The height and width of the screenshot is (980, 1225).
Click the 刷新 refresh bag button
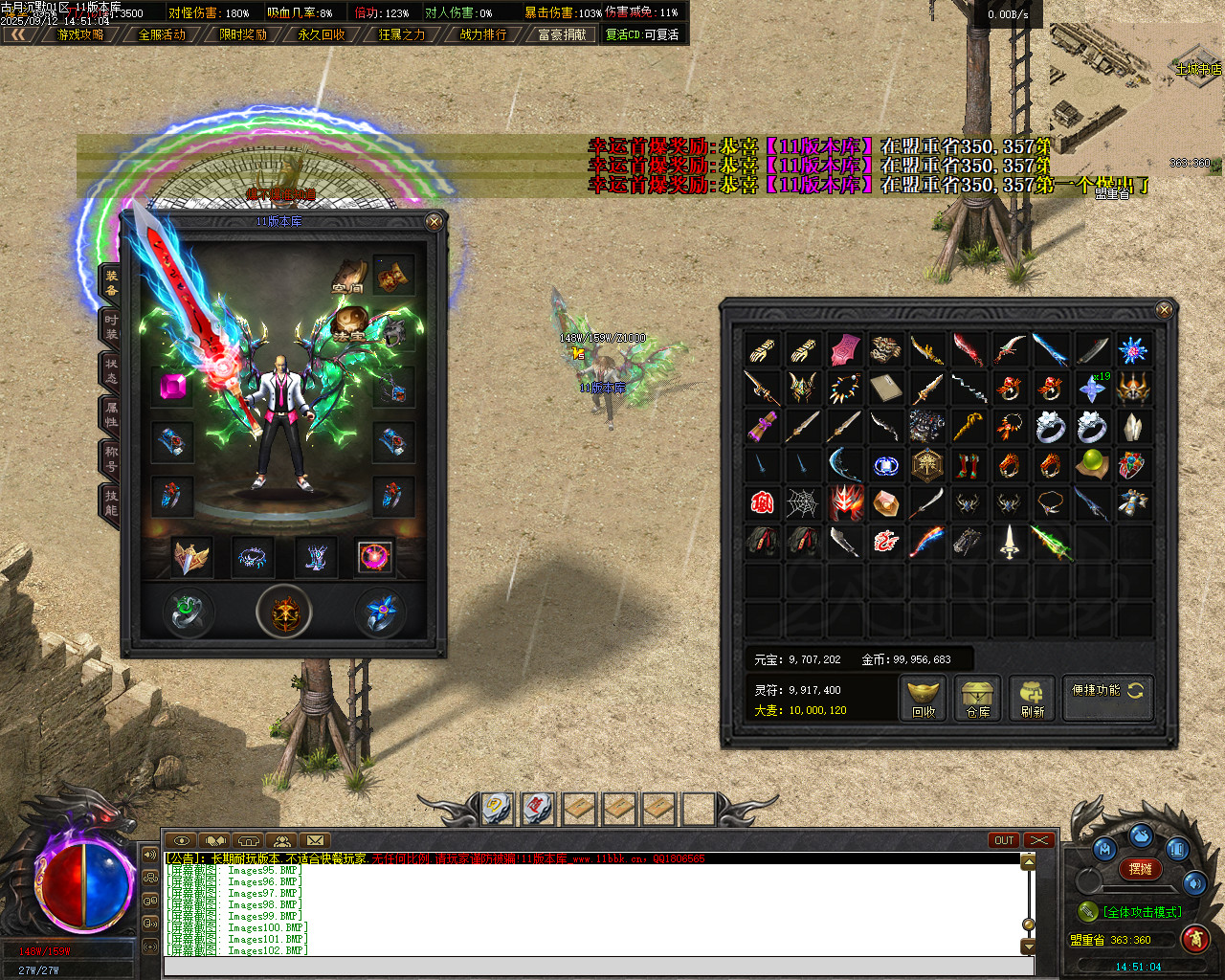tap(1032, 698)
